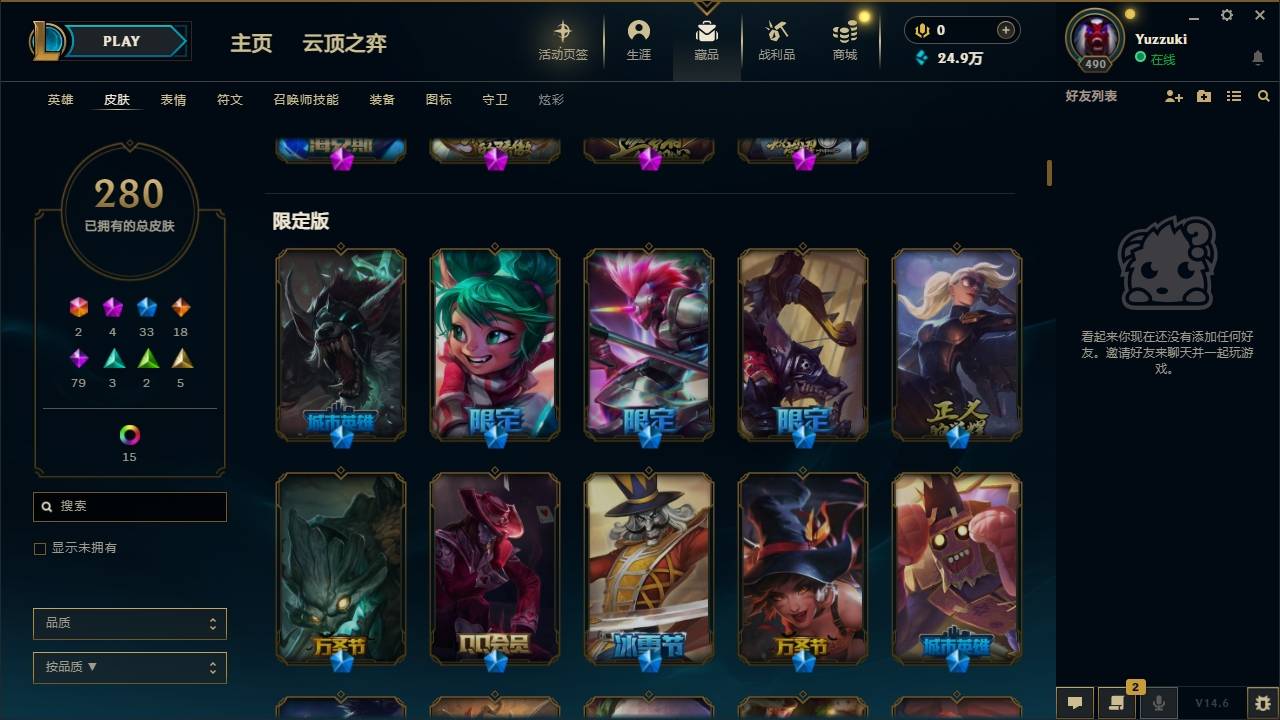
Task: Expand the friend list options menu icon
Action: (x=1234, y=96)
